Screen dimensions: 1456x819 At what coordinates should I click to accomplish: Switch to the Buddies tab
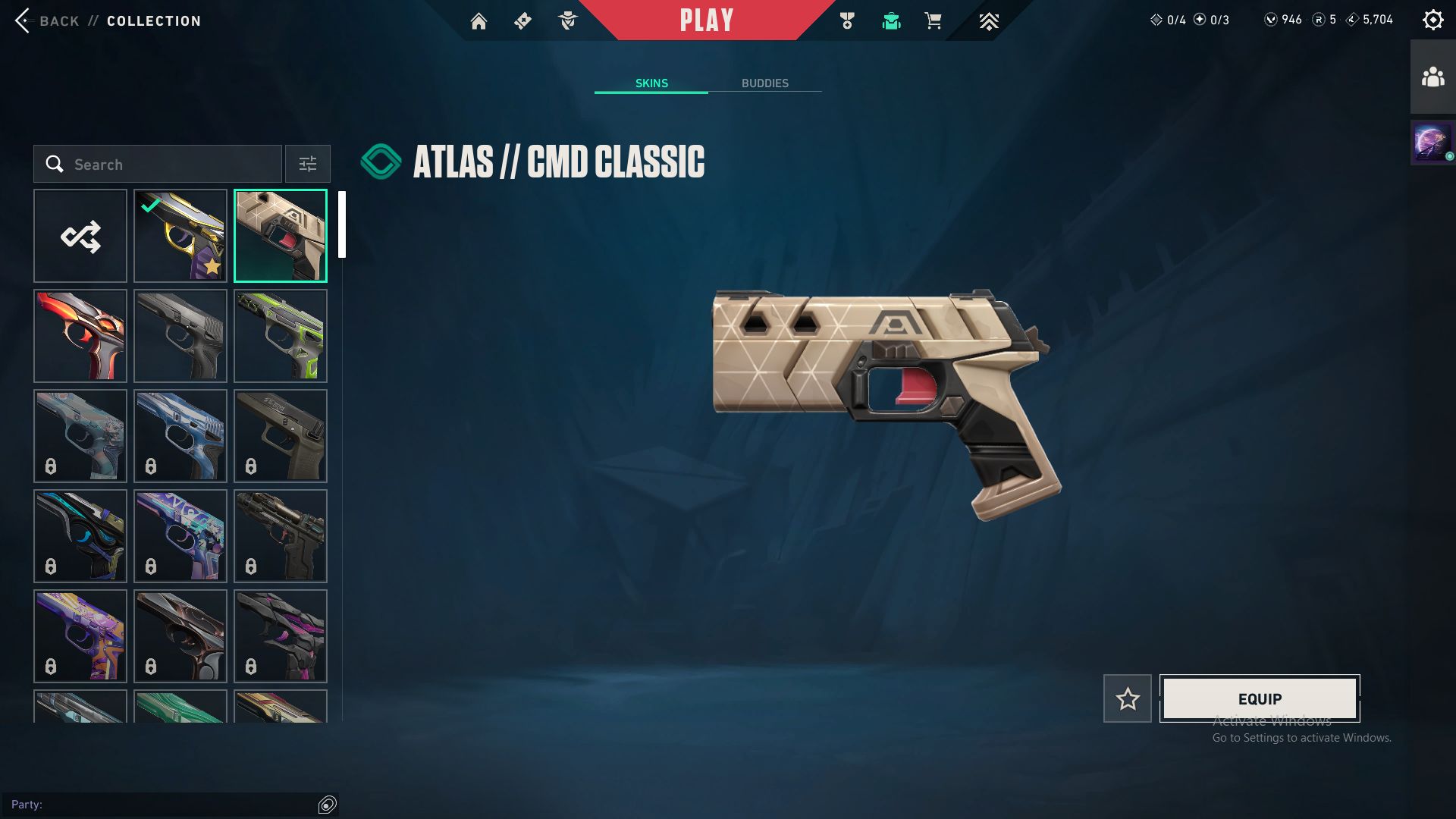pyautogui.click(x=764, y=83)
